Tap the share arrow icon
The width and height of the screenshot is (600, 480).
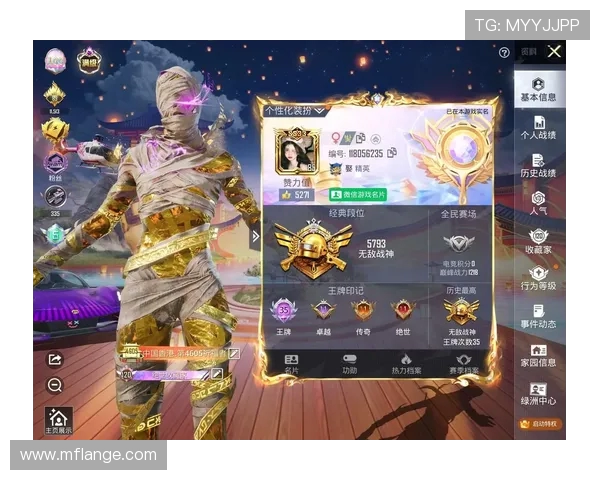(x=55, y=360)
